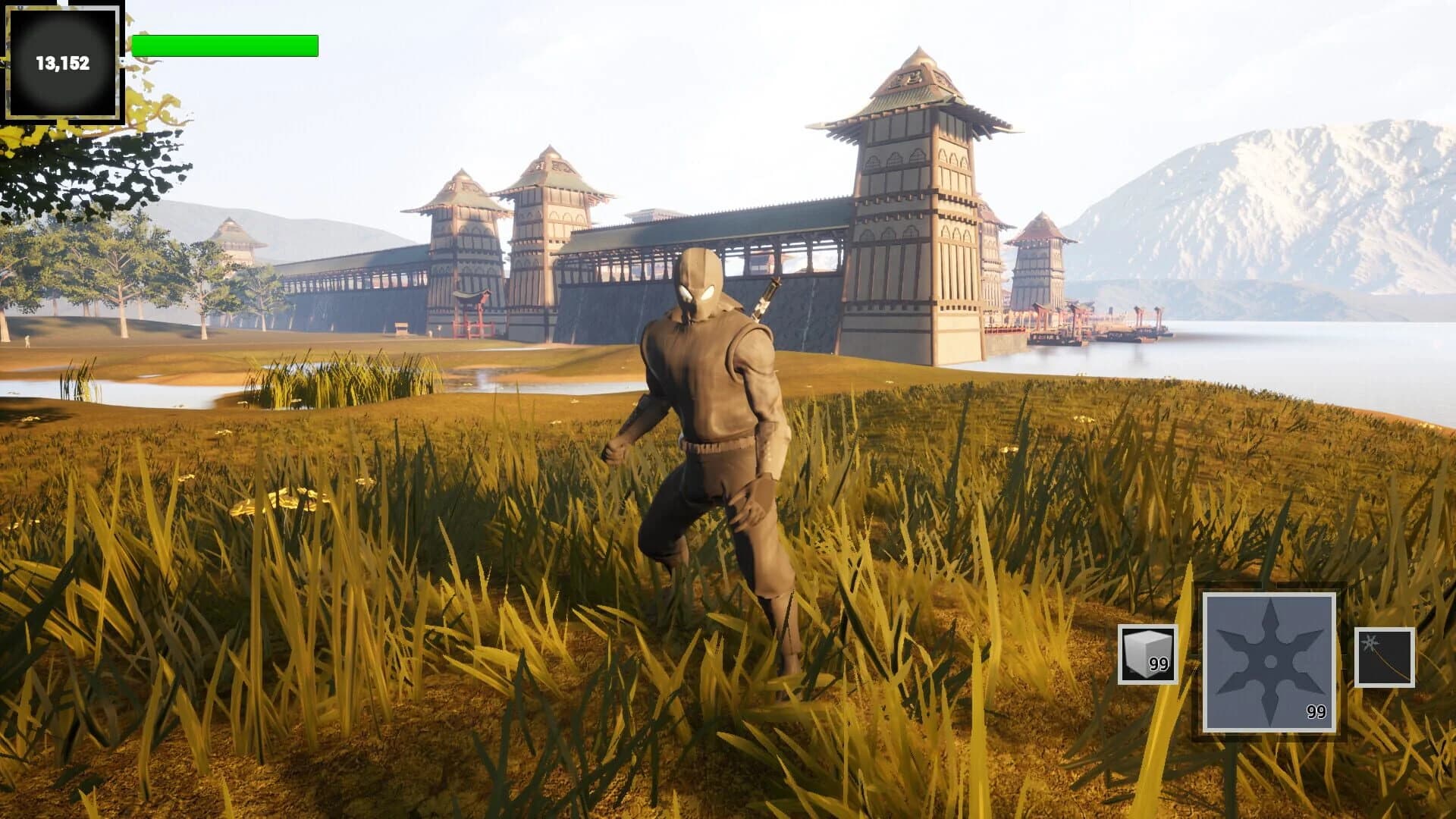The height and width of the screenshot is (819, 1456).
Task: Click the green health bar
Action: point(224,44)
